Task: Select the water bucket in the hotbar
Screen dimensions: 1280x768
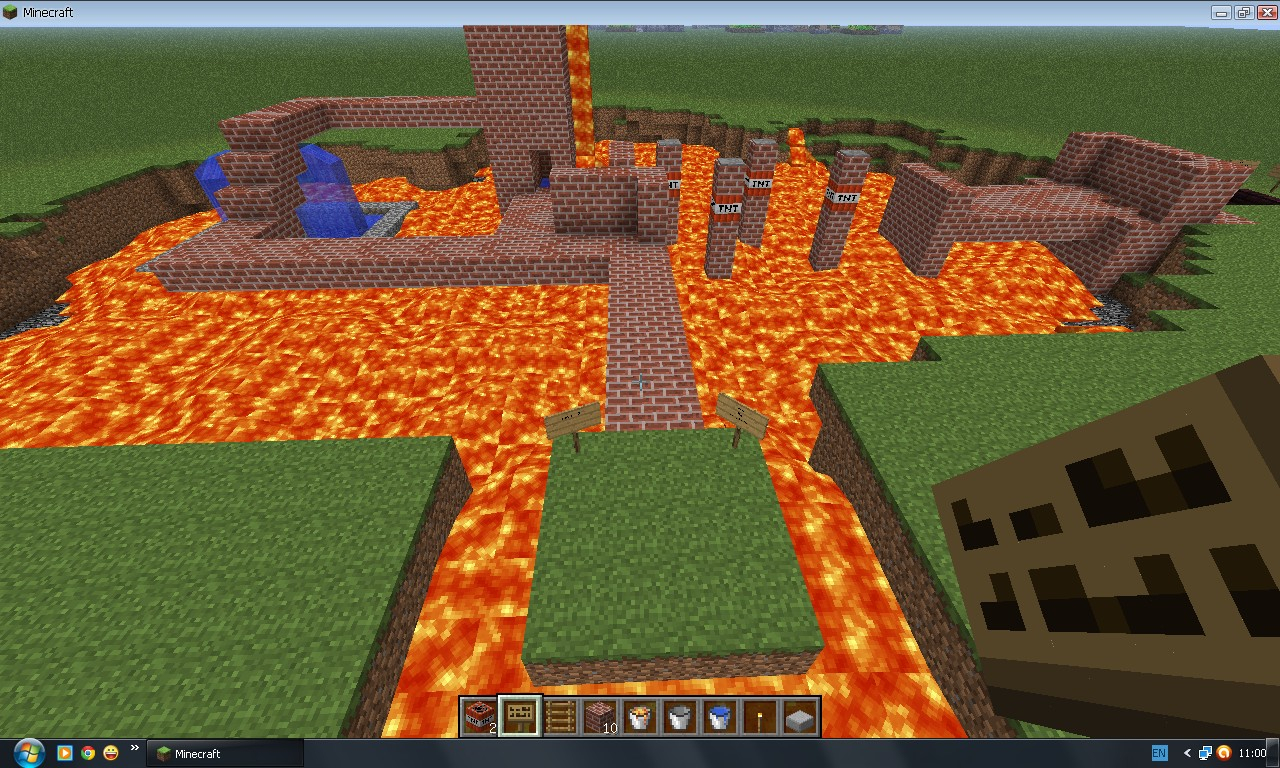Action: (x=719, y=717)
